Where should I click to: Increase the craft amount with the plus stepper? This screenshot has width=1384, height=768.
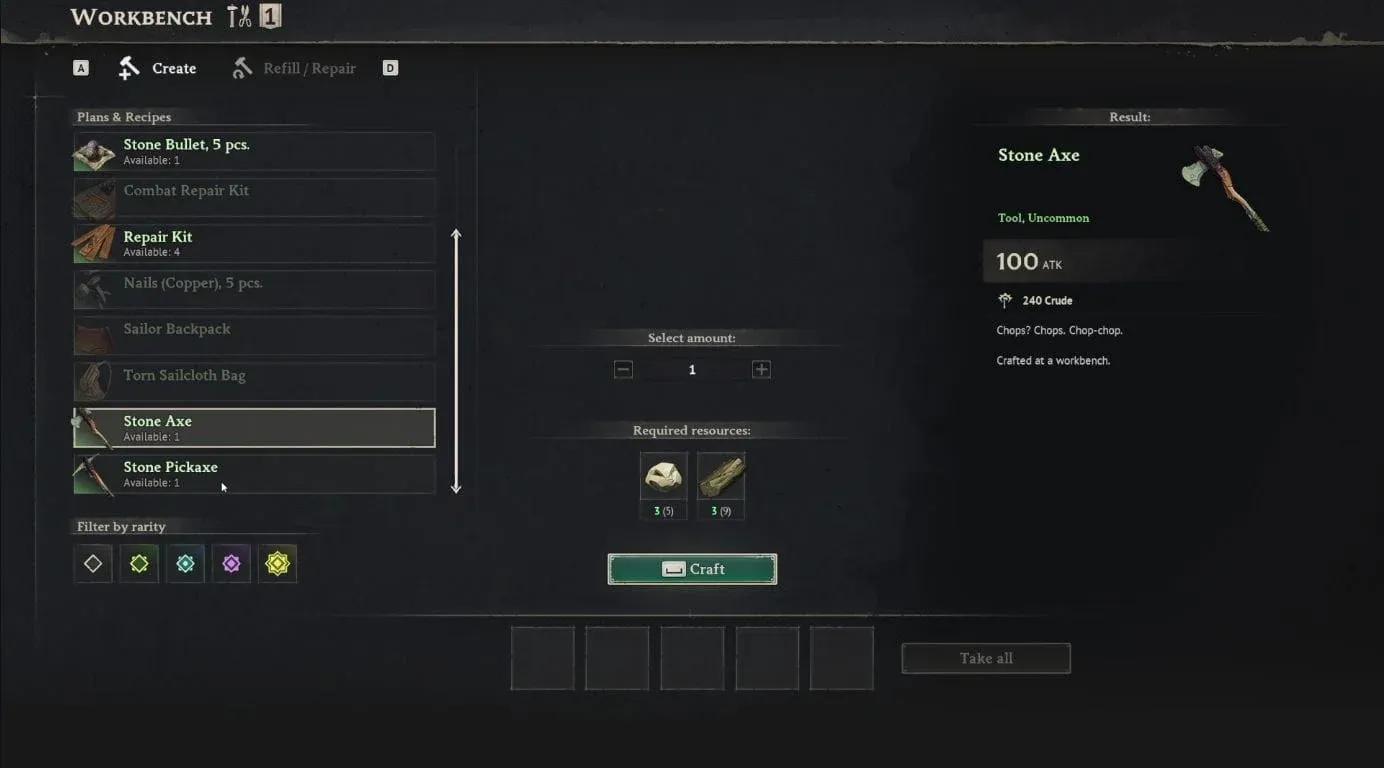(x=761, y=368)
